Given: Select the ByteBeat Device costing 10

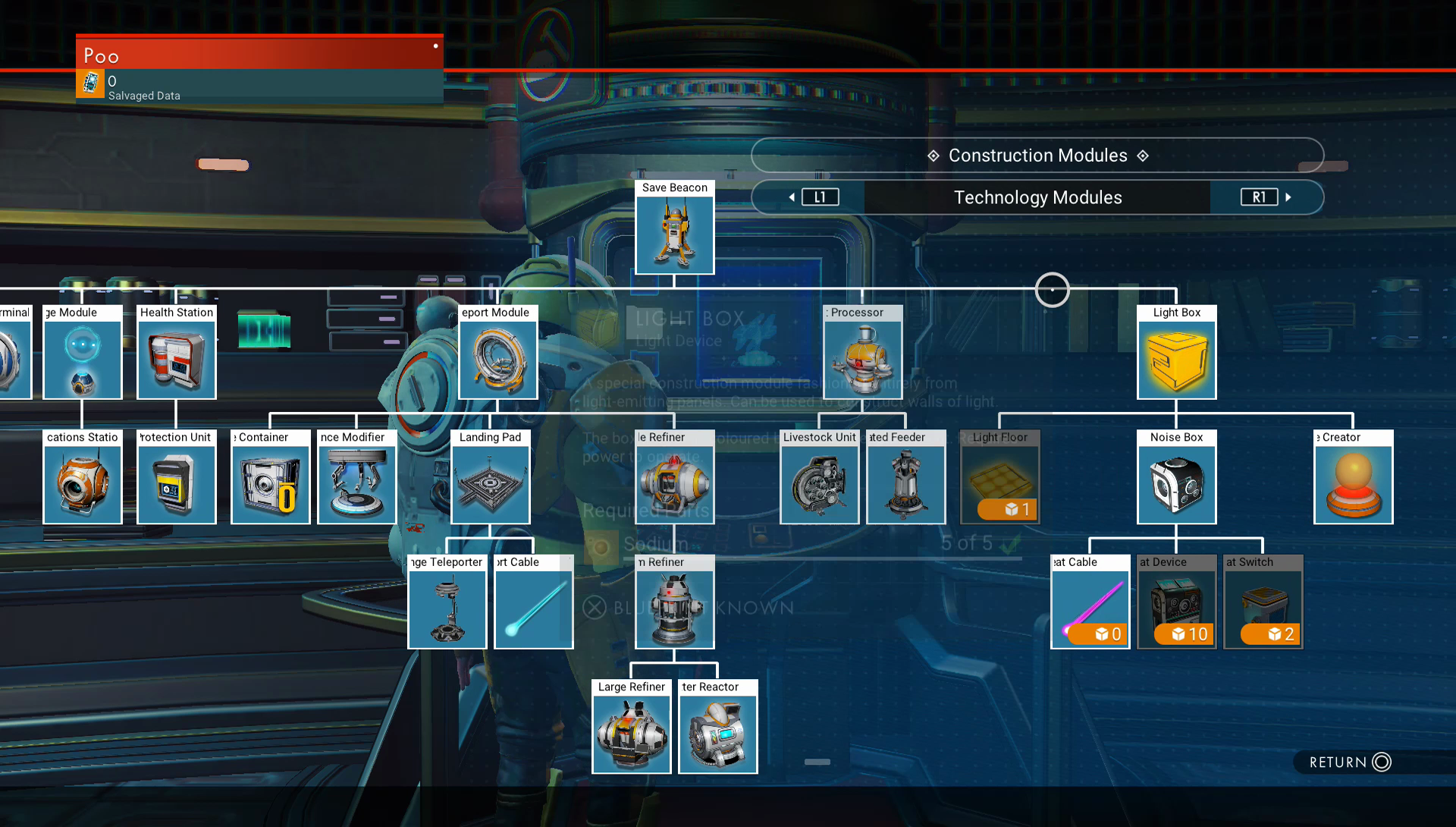Looking at the screenshot, I should click(1176, 602).
